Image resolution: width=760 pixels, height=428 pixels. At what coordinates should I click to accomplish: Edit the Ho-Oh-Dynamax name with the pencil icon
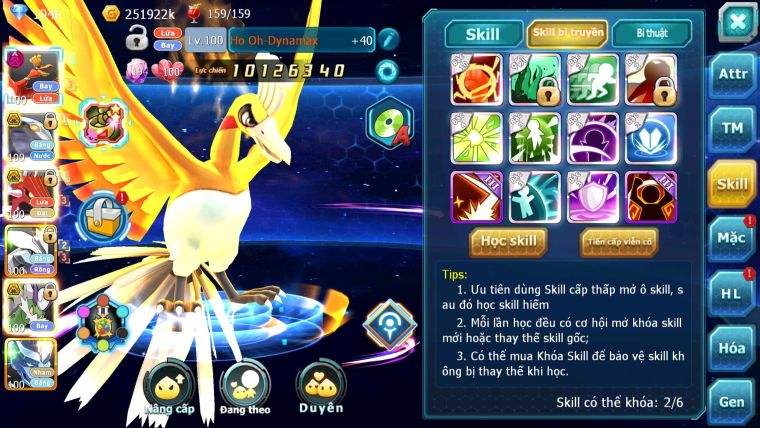(x=388, y=40)
